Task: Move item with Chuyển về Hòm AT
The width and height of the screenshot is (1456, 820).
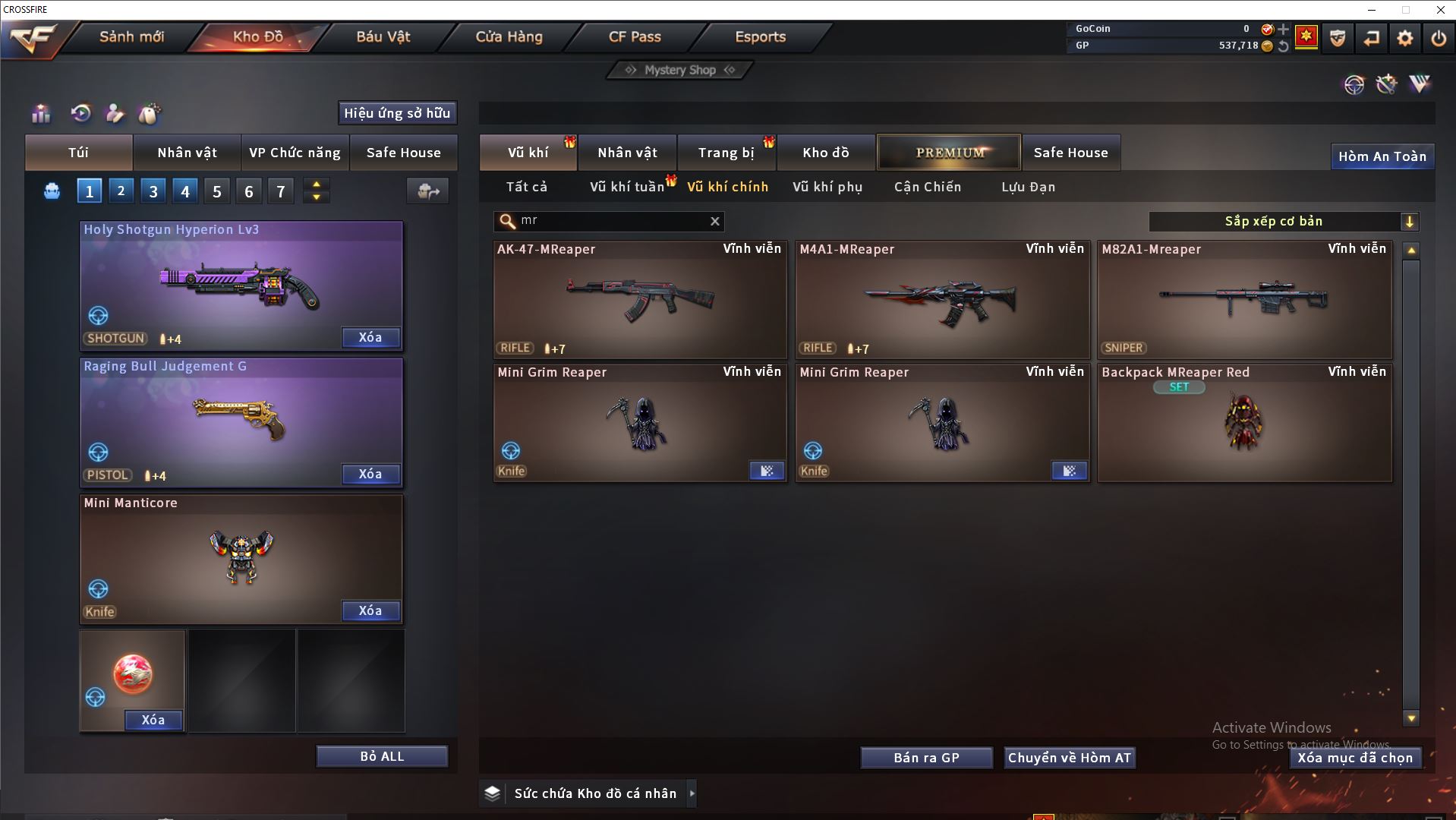Action: point(1069,758)
